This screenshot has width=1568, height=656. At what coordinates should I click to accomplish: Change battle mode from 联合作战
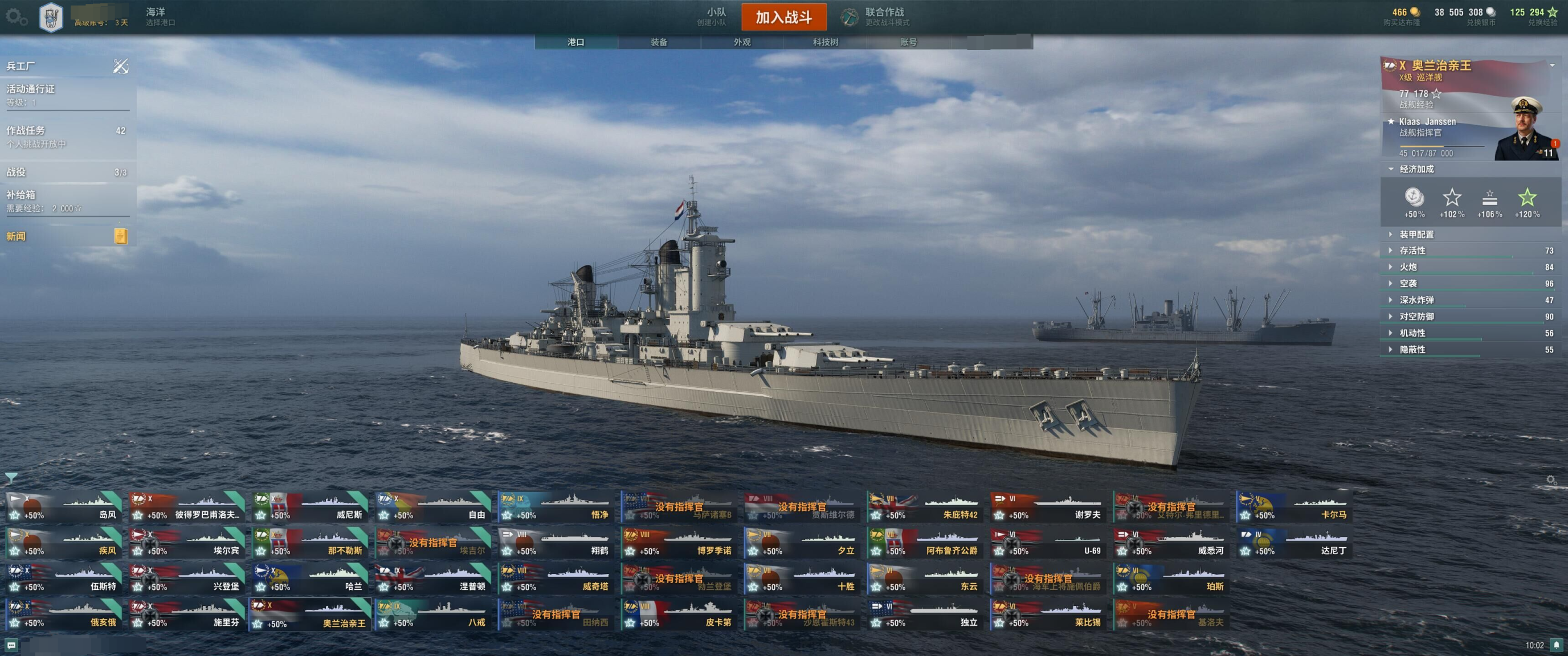tap(876, 17)
